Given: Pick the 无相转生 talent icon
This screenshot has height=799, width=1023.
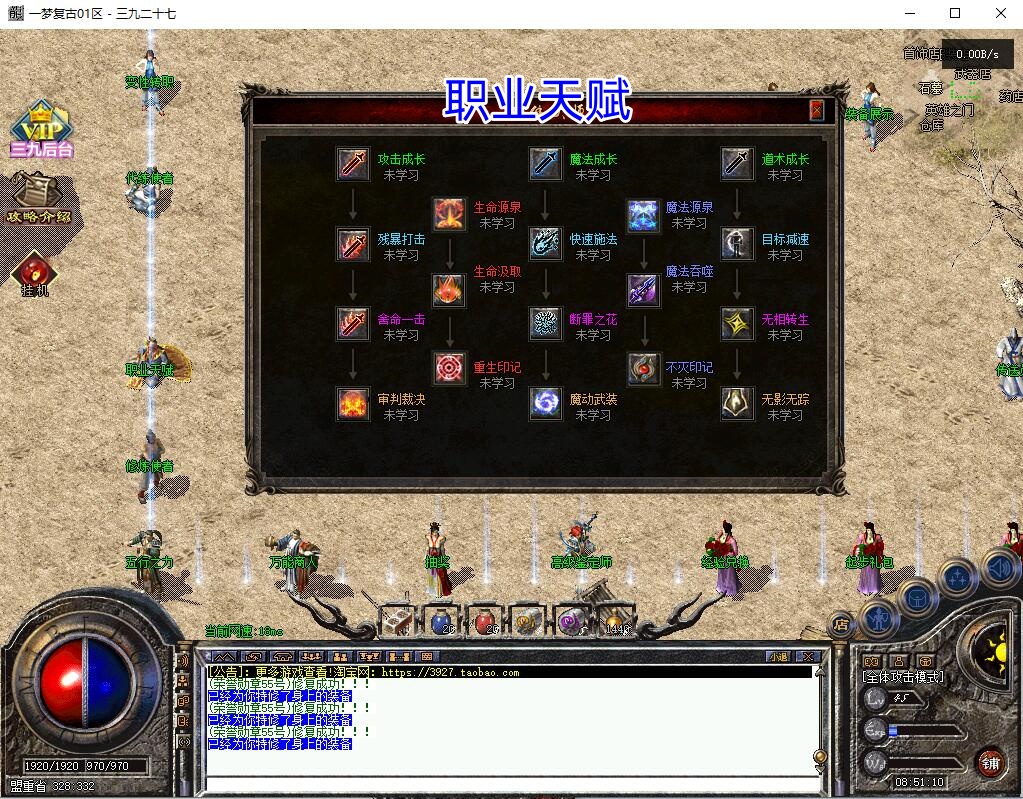Looking at the screenshot, I should 737,323.
